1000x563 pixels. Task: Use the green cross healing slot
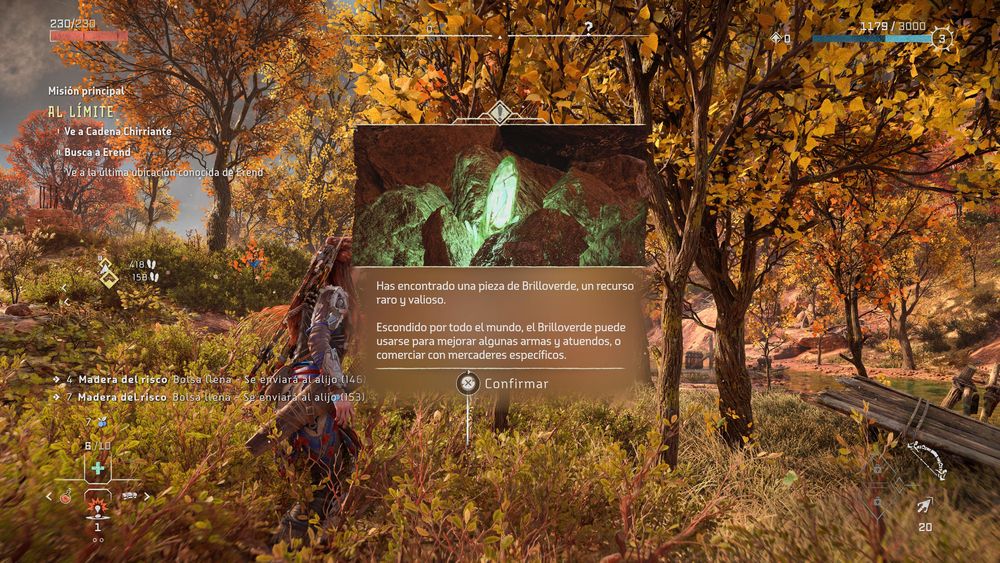click(x=97, y=468)
